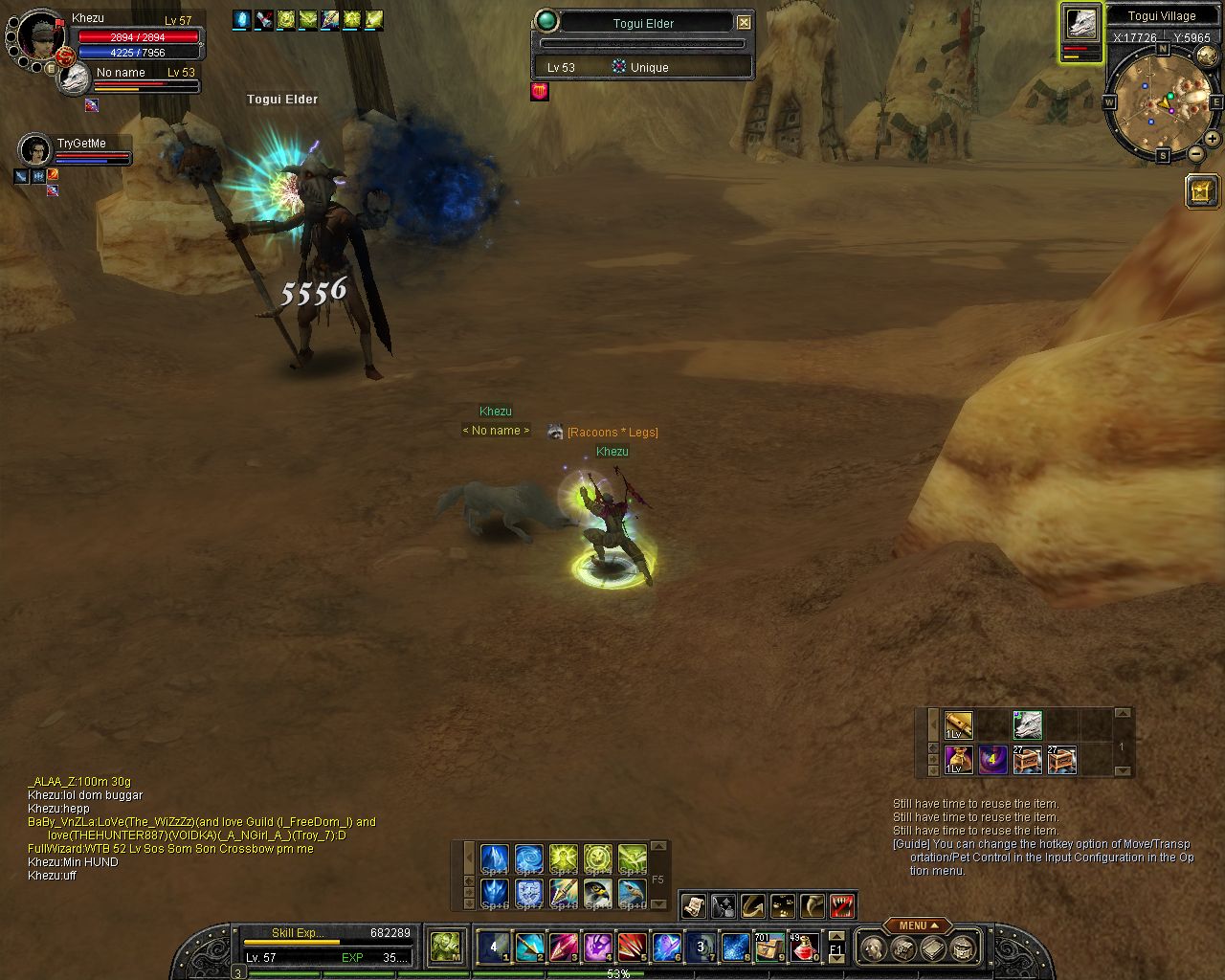Screen dimensions: 1225x980
Task: Click the scroll icon in the action row
Action: point(693,905)
